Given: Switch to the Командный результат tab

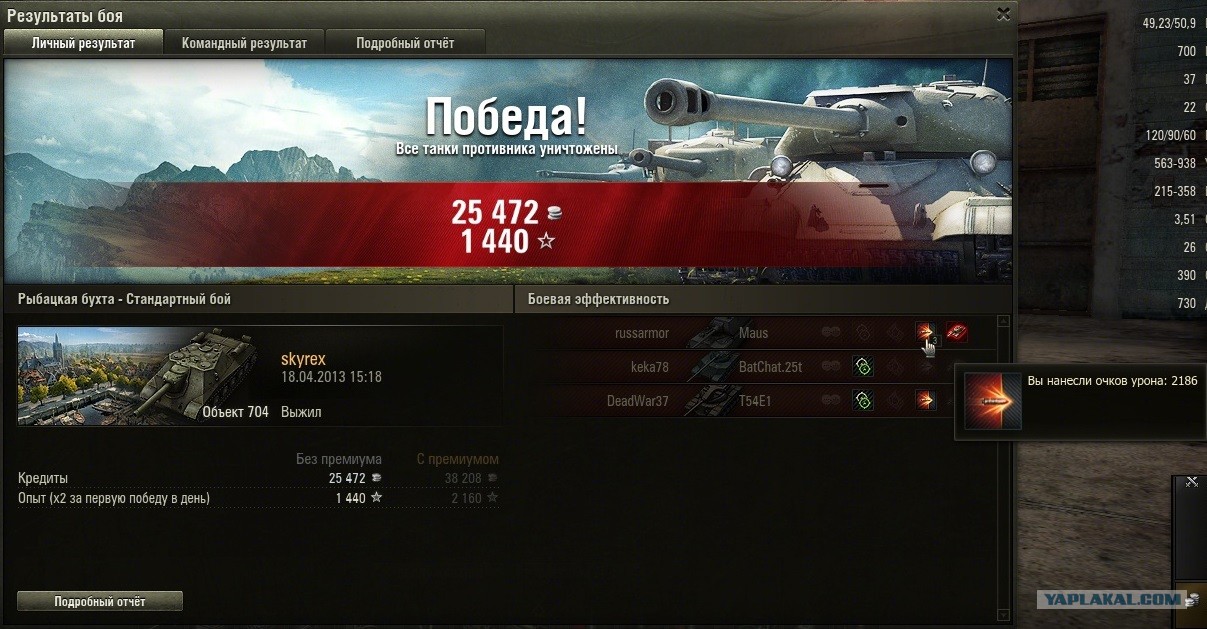Looking at the screenshot, I should 244,43.
